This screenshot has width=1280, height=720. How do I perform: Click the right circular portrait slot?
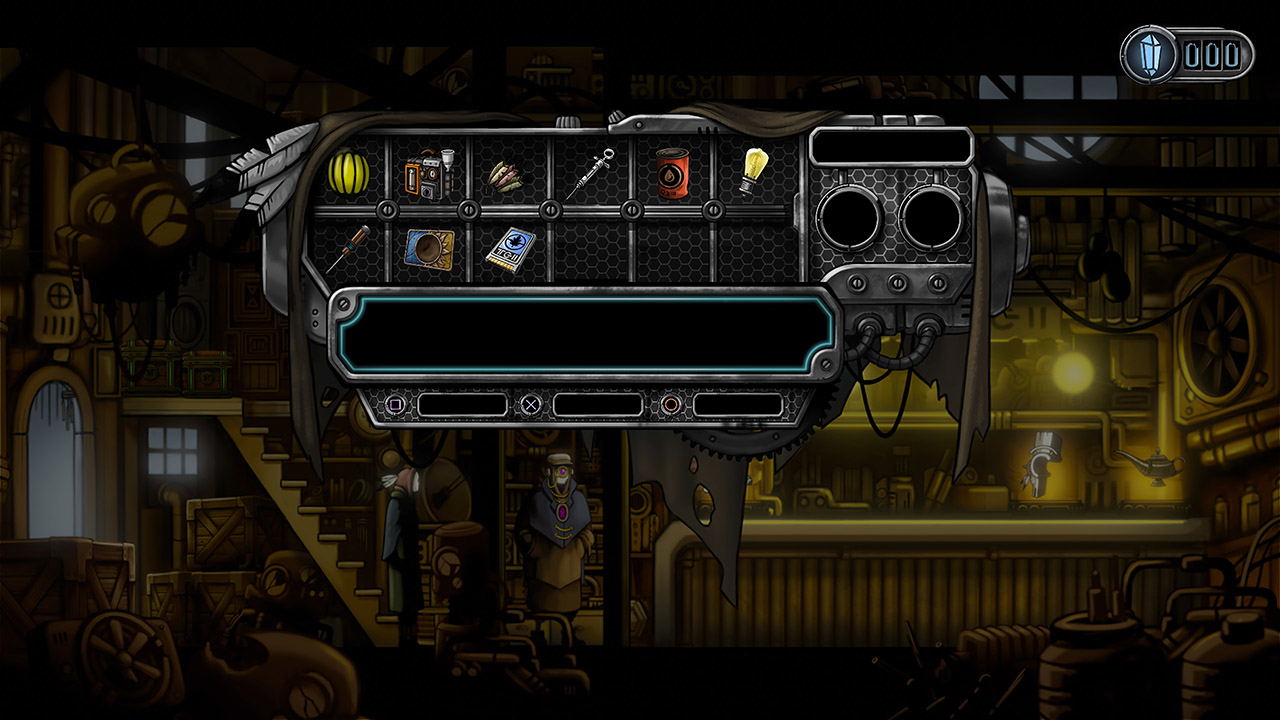929,215
